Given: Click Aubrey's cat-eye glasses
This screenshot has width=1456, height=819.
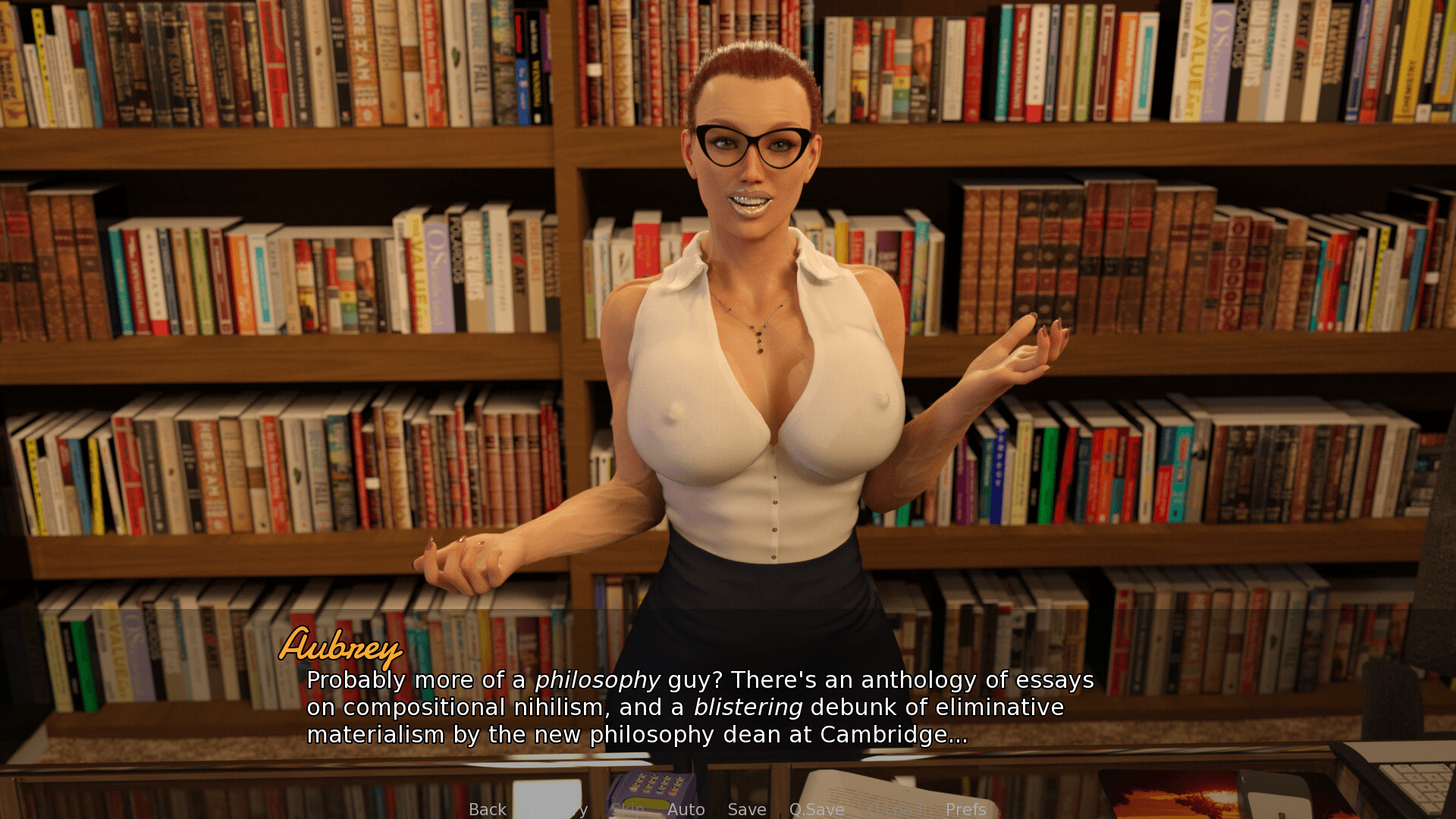Looking at the screenshot, I should [x=752, y=144].
